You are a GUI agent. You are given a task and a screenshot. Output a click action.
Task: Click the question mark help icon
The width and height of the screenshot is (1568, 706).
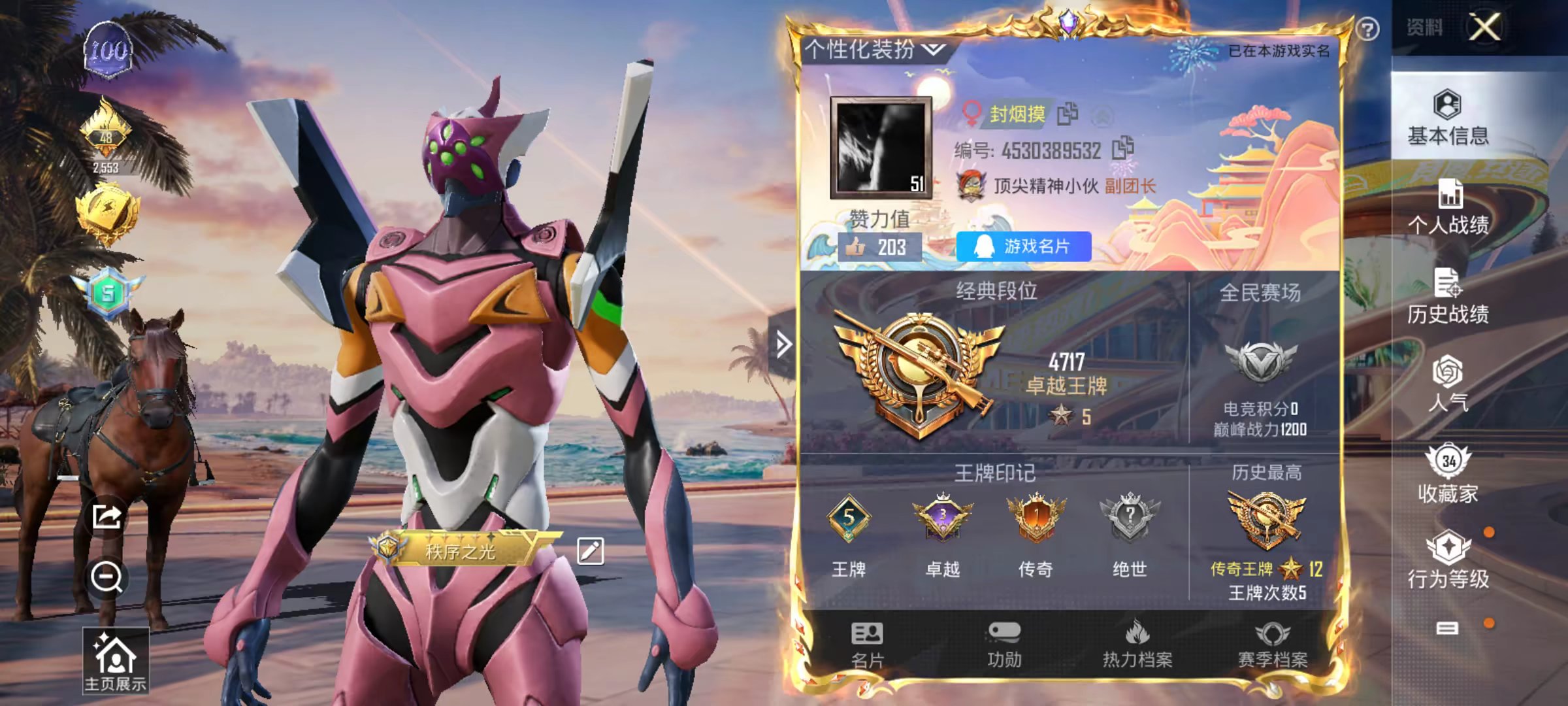pyautogui.click(x=1367, y=29)
